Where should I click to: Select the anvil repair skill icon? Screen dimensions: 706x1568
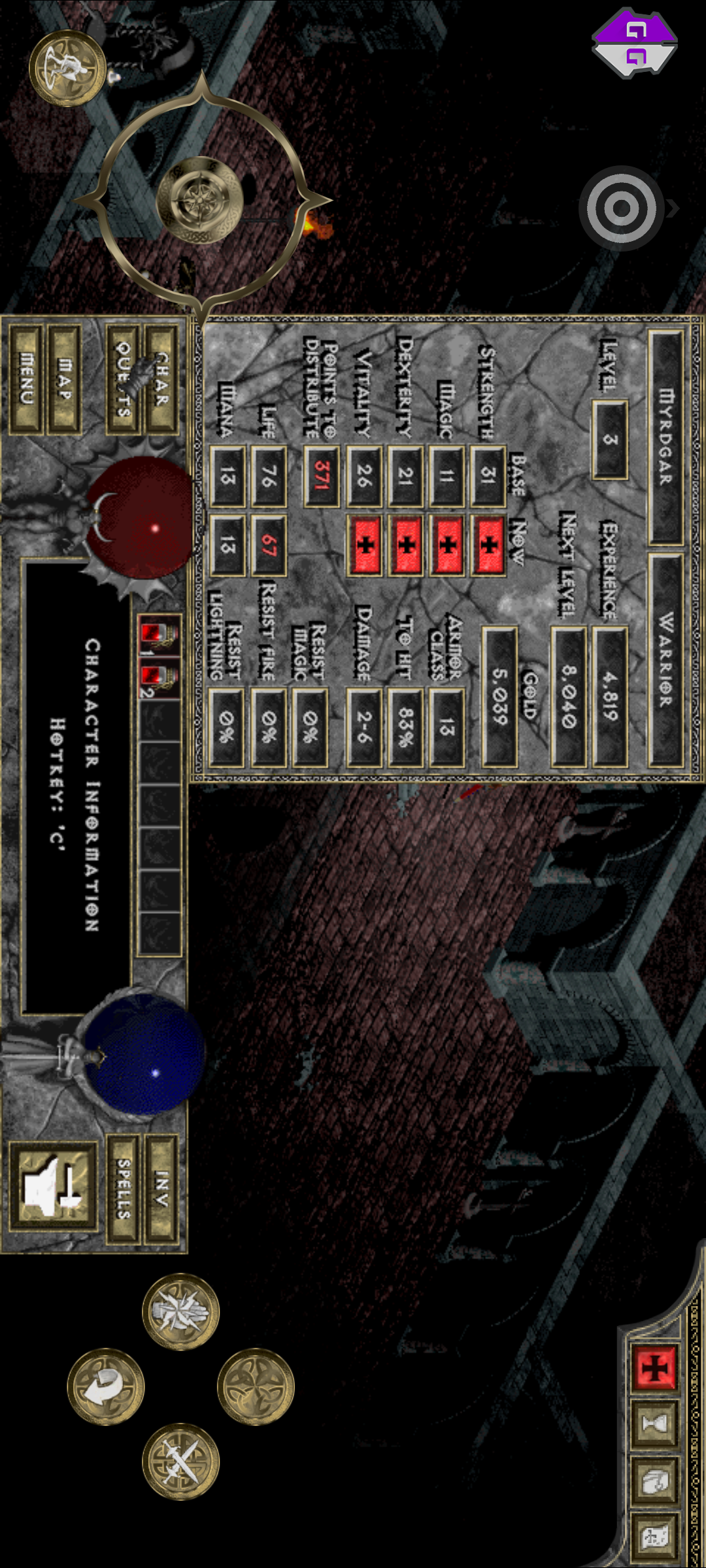click(54, 1186)
